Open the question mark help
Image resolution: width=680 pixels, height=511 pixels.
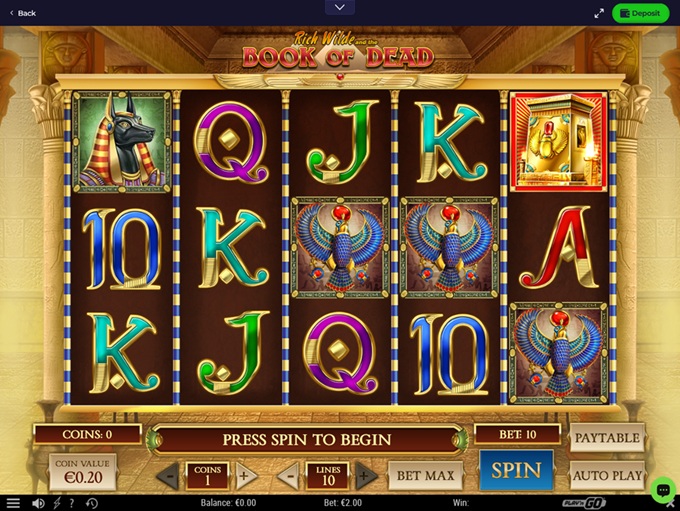pos(73,503)
